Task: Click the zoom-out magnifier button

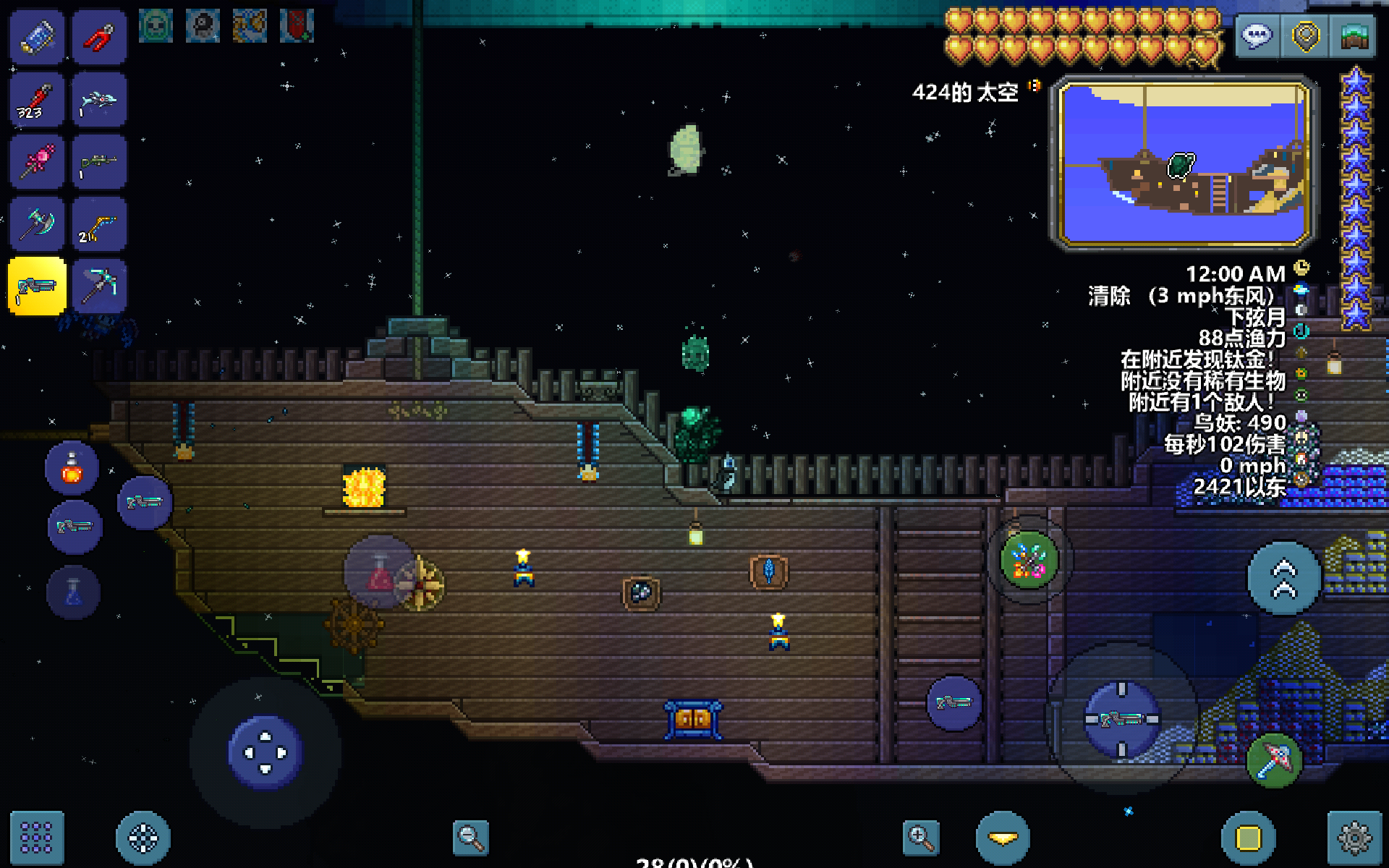Action: coord(470,838)
